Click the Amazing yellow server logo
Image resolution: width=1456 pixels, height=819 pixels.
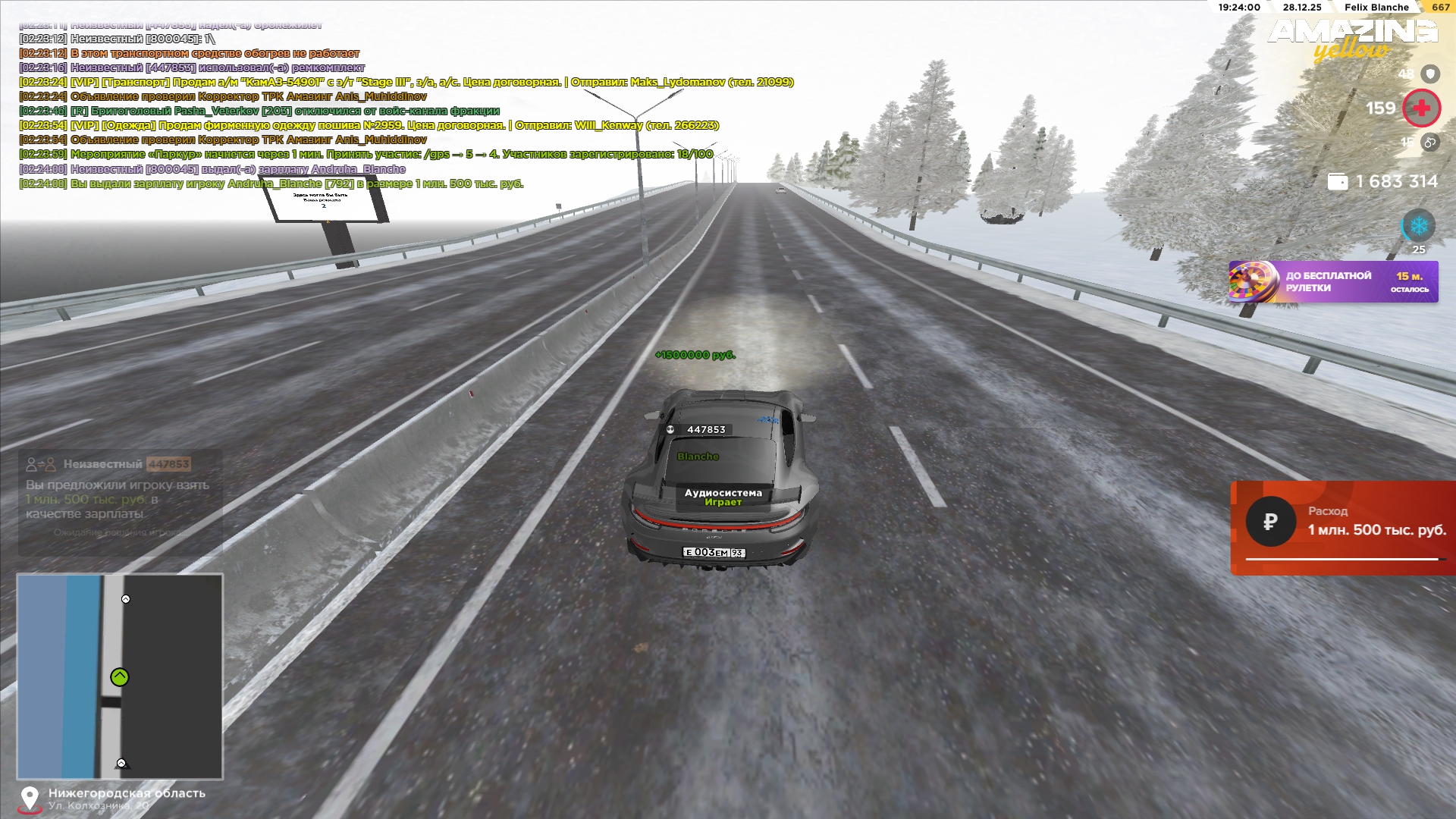(1352, 38)
